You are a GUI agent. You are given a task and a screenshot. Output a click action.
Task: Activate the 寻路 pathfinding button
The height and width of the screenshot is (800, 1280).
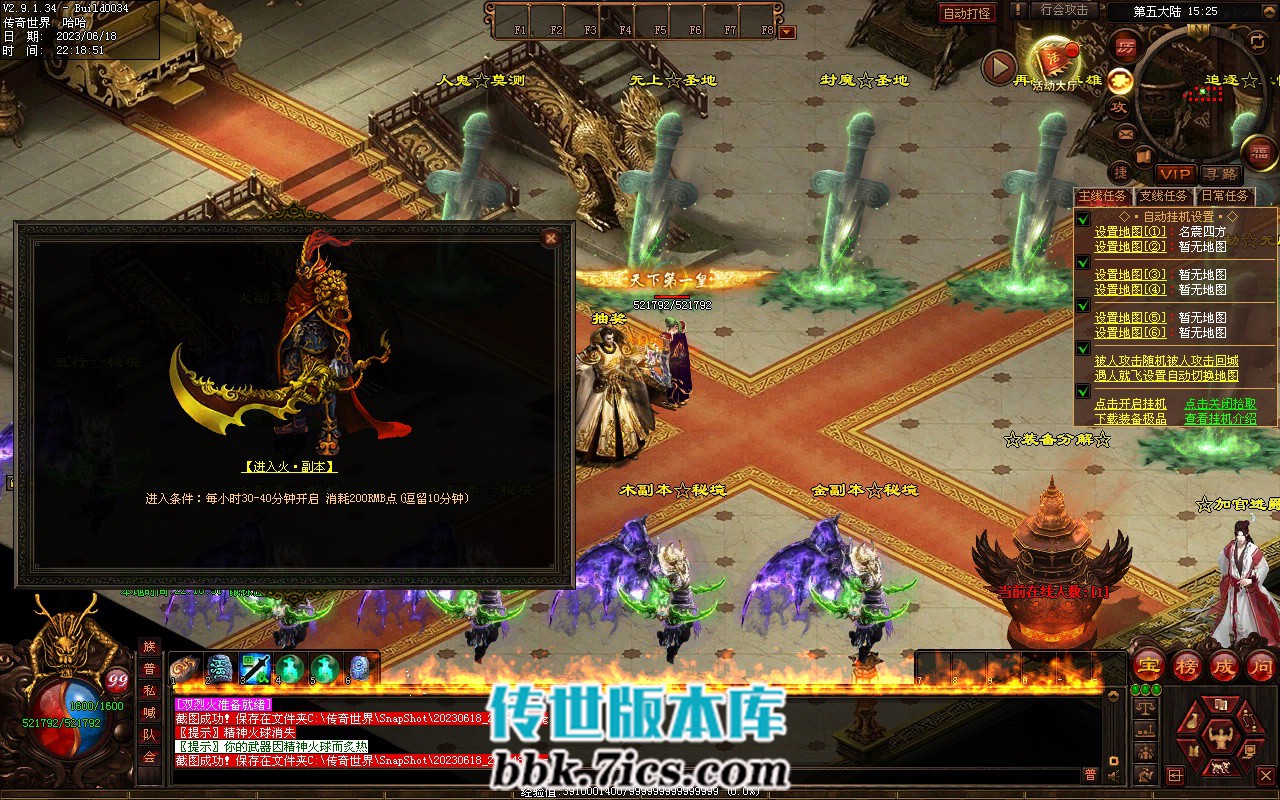tap(1219, 174)
